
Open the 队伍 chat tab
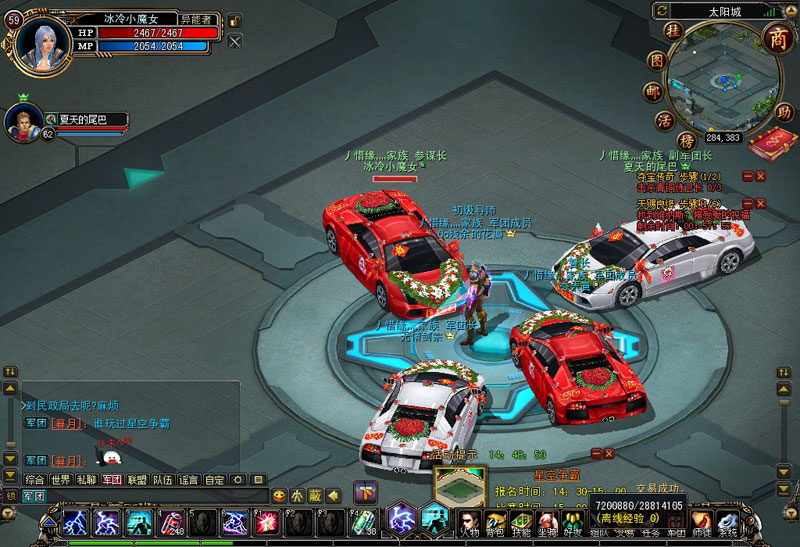point(163,480)
